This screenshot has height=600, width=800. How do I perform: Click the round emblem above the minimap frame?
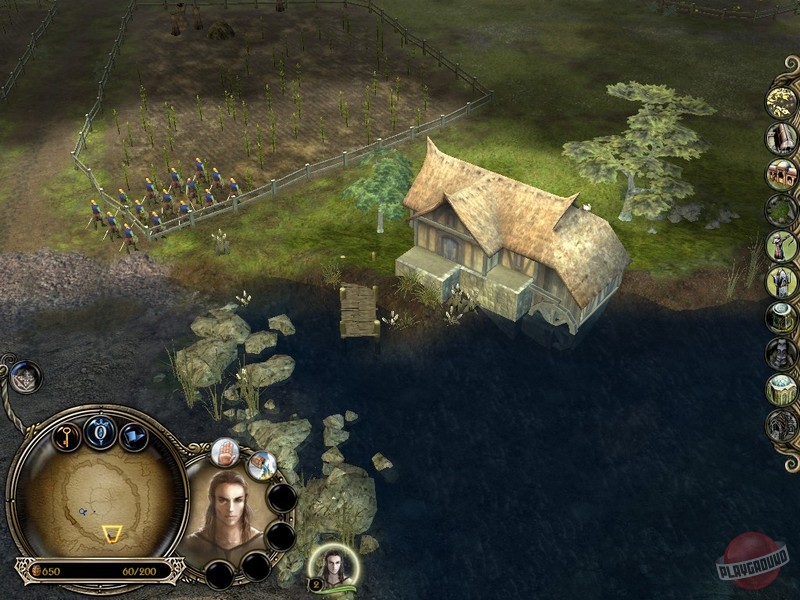coord(26,378)
